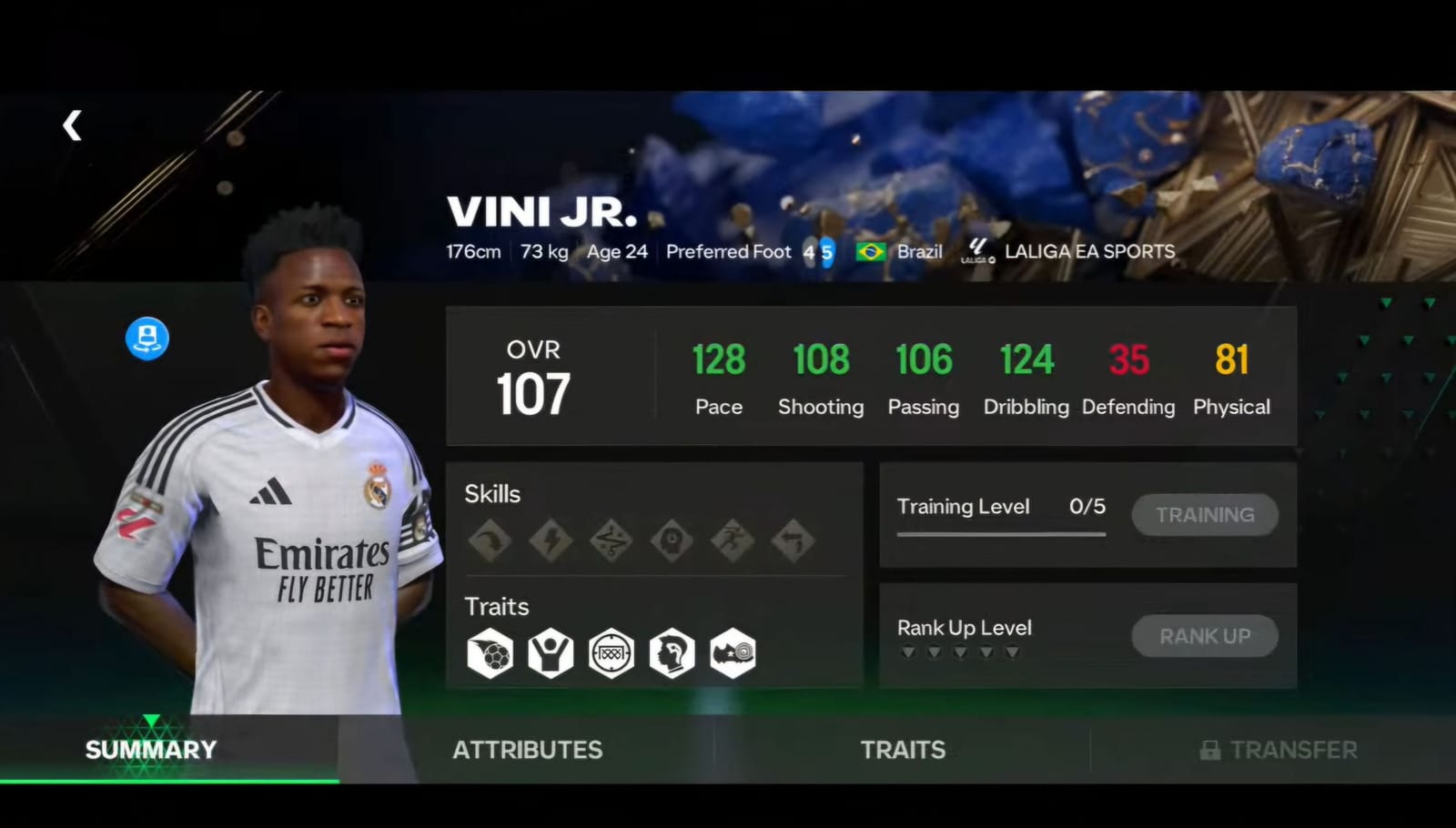Viewport: 1456px width, 828px height.
Task: Open the goal-net trait icon in Traits row
Action: click(x=612, y=652)
